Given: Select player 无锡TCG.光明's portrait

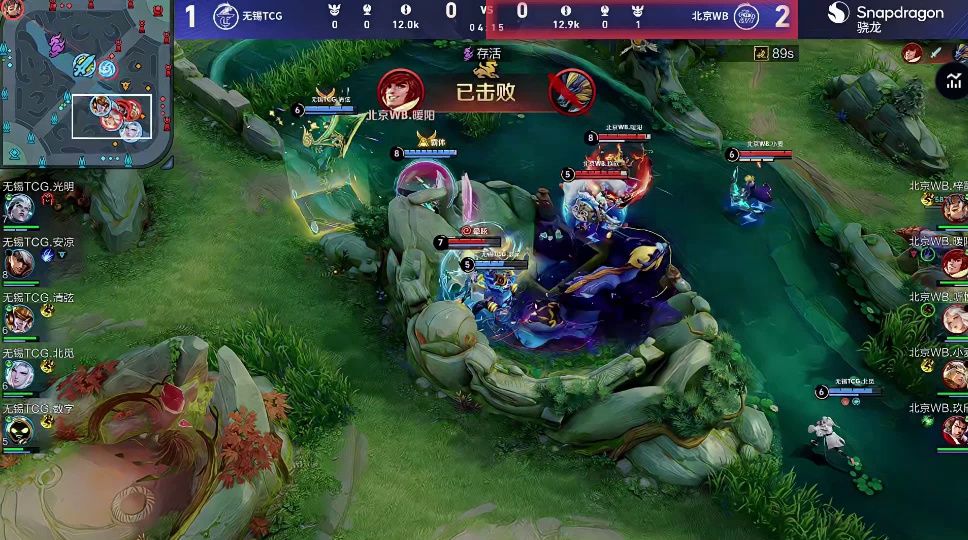Looking at the screenshot, I should tap(19, 209).
